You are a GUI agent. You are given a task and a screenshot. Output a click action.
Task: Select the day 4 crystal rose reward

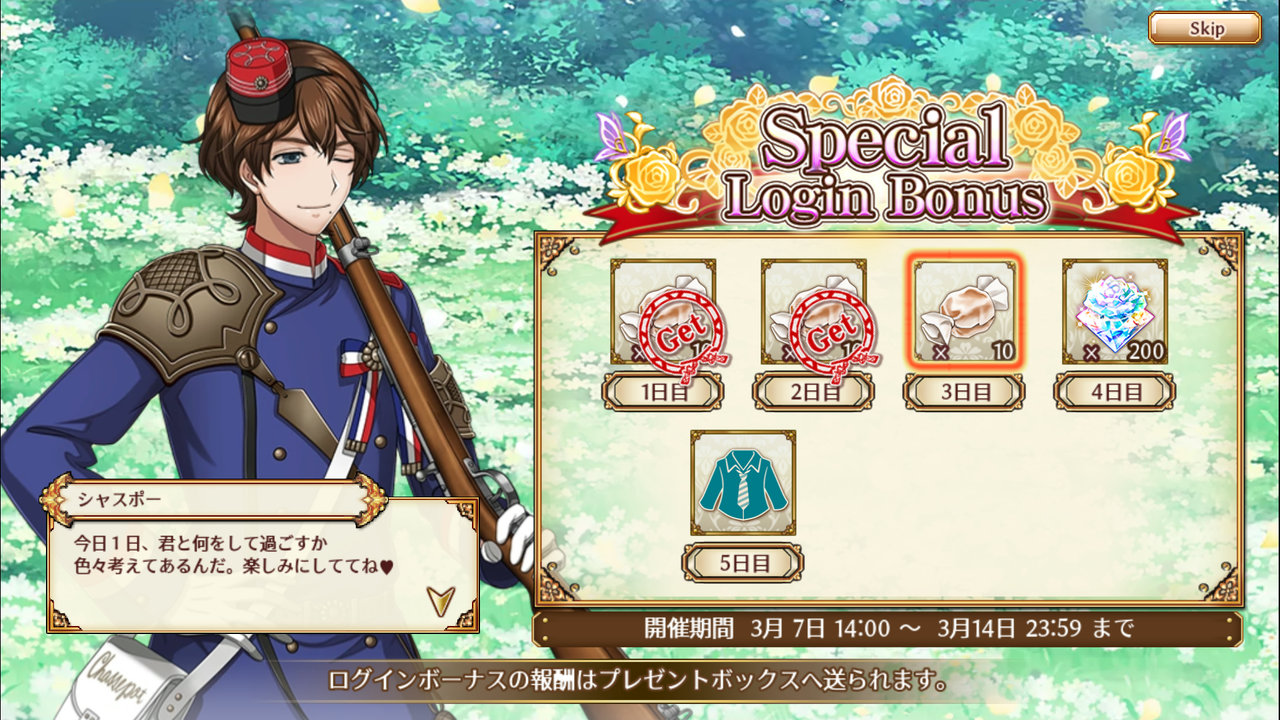1115,311
